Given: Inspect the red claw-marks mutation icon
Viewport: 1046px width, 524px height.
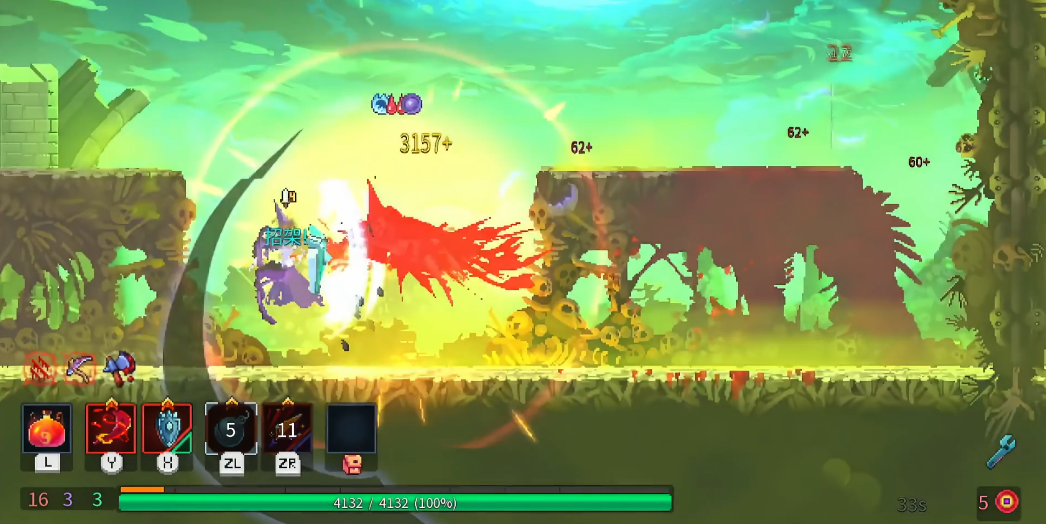Looking at the screenshot, I should (39, 368).
